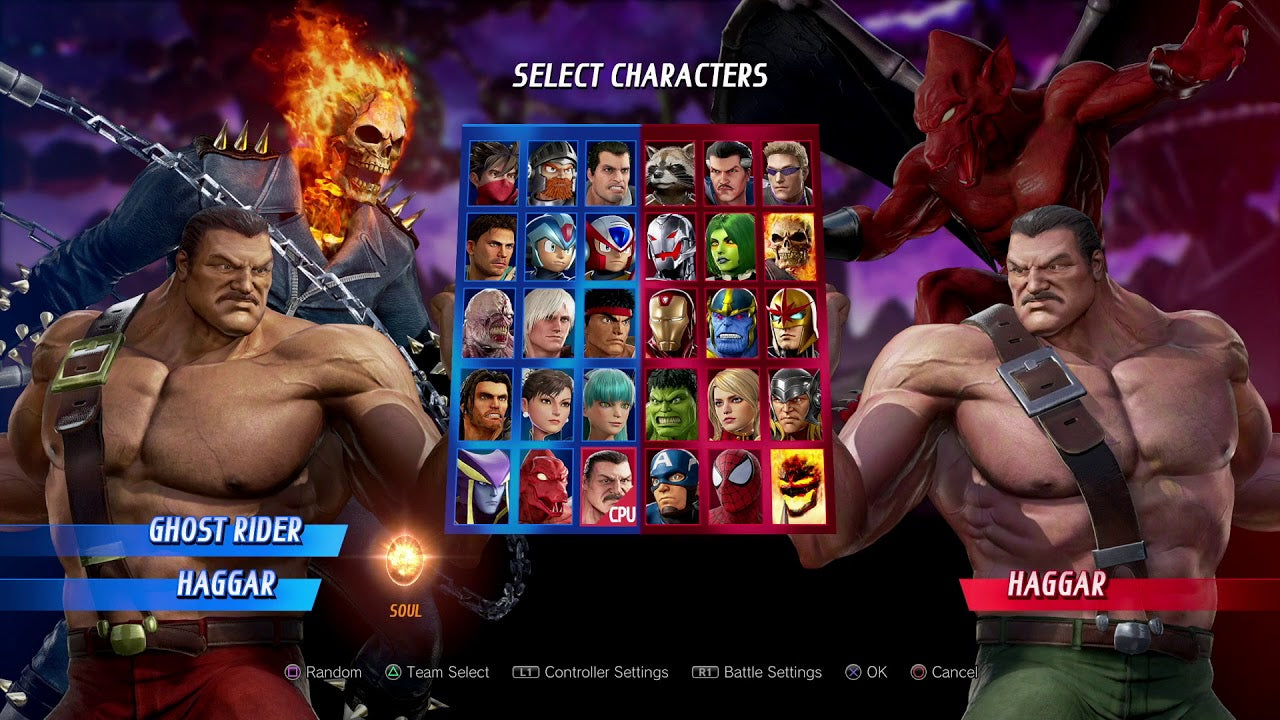The image size is (1280, 720).
Task: Select Zero's red-helmet portrait
Action: [x=610, y=246]
